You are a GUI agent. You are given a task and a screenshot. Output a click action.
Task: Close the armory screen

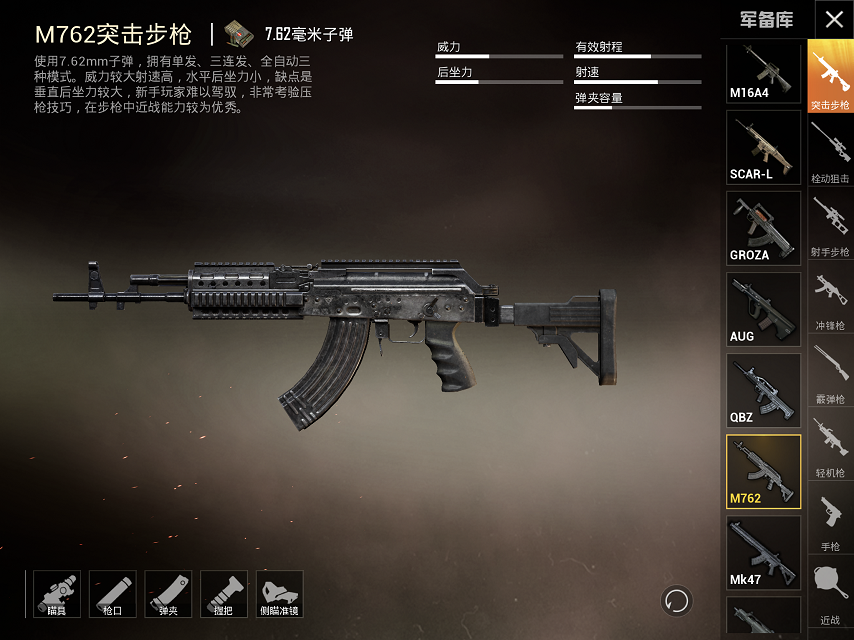point(834,19)
